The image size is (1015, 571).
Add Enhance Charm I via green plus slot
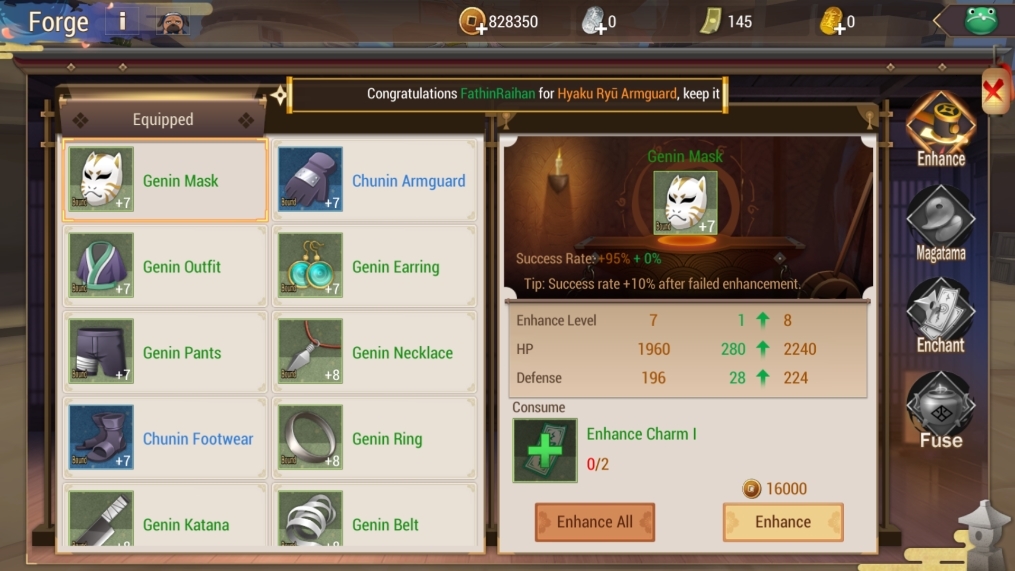[545, 450]
